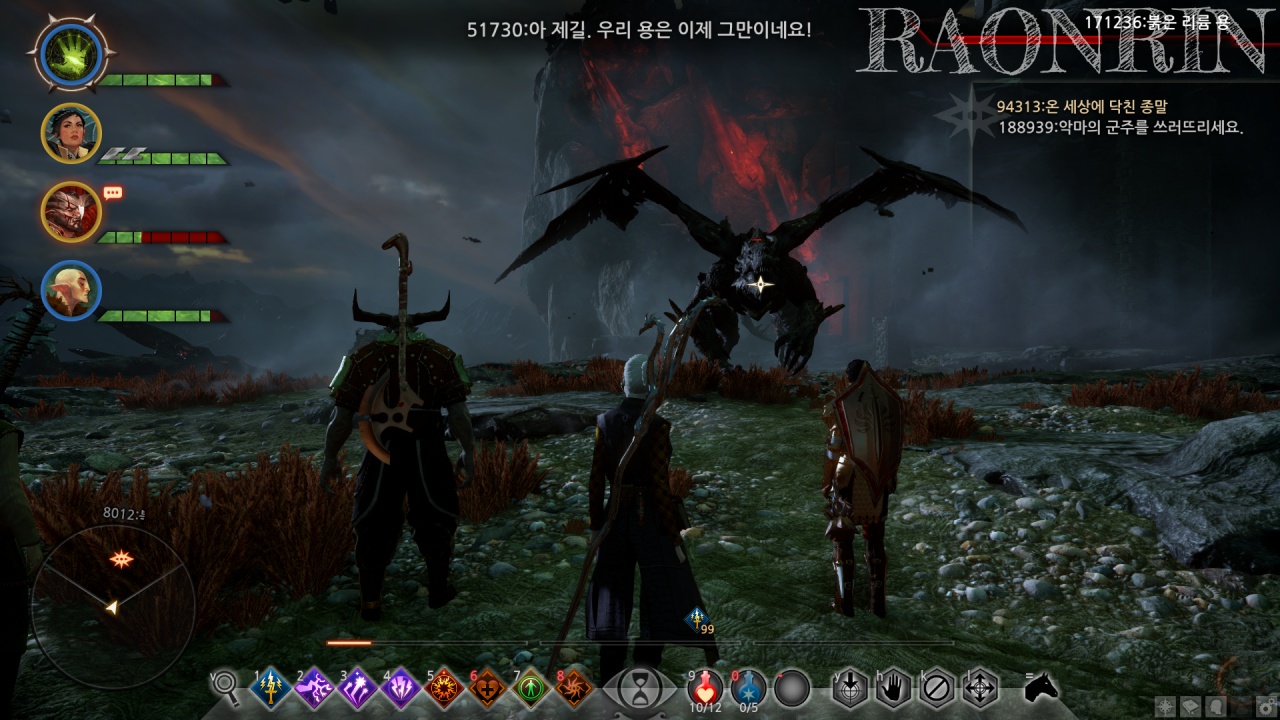Summon the mount with the horse icon
Image resolution: width=1280 pixels, height=720 pixels.
pos(1041,687)
